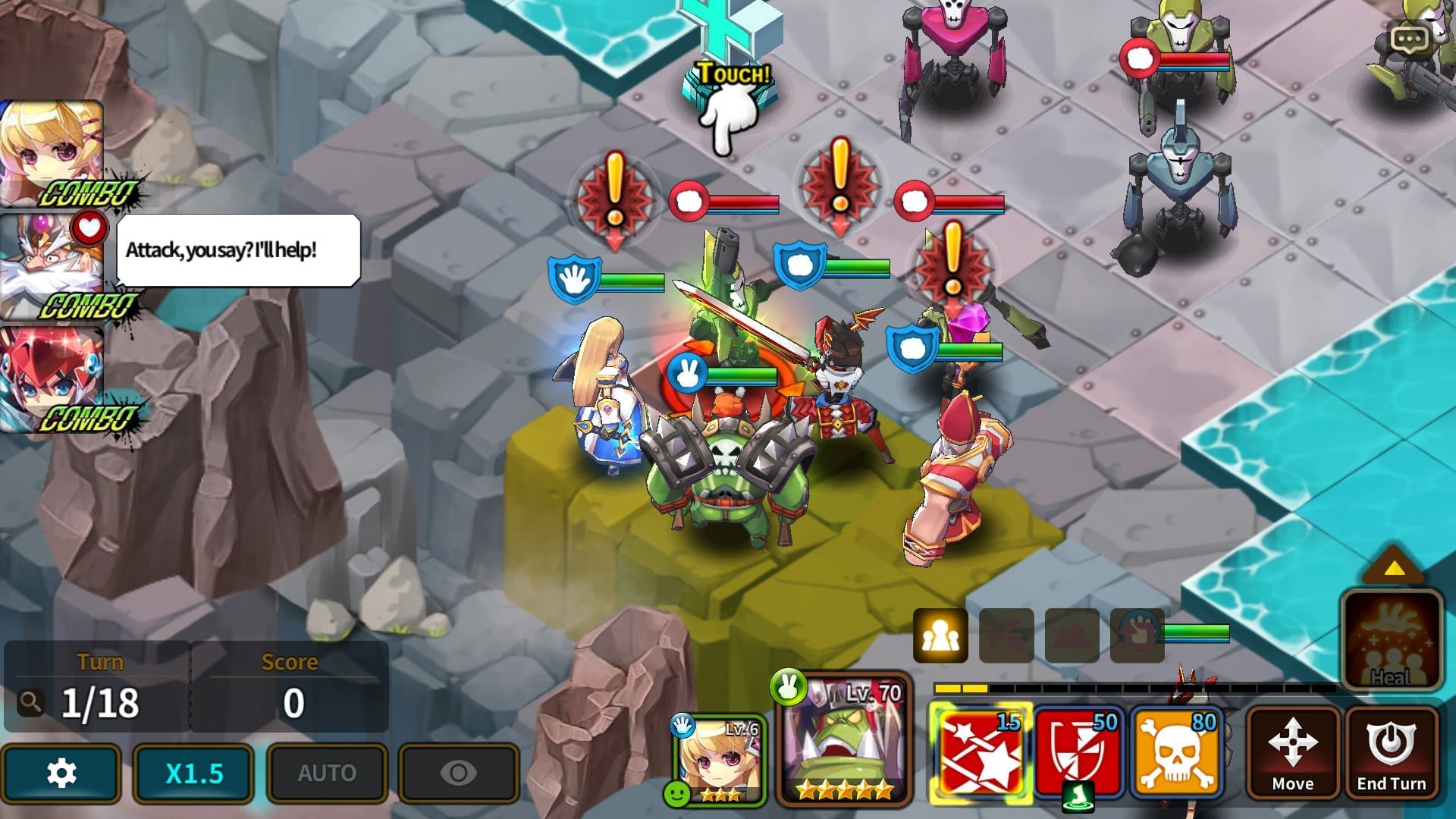Click the magnifier beside the turn counter

tap(30, 703)
